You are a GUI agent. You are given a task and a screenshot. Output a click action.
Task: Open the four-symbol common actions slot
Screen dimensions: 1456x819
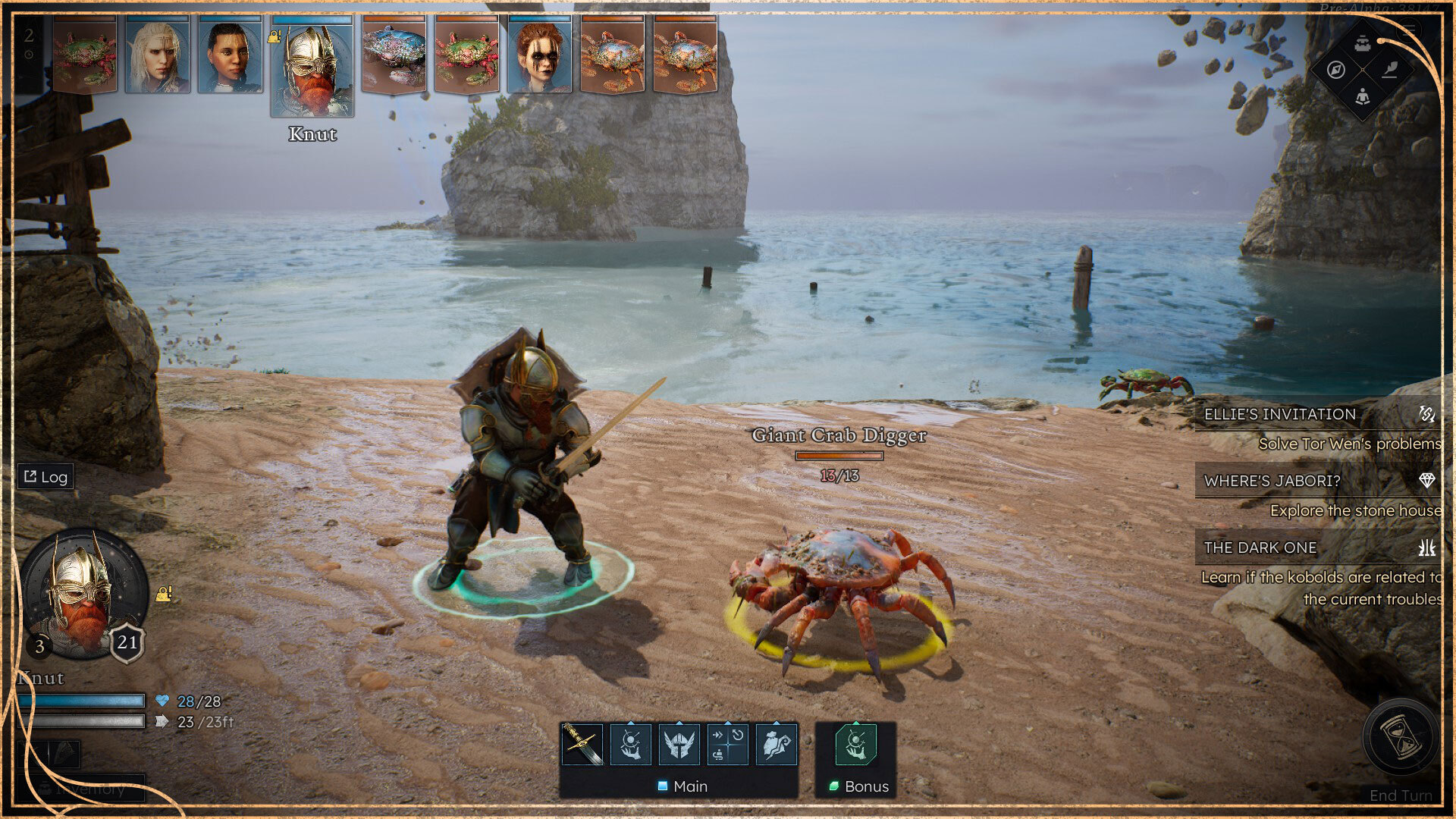pyautogui.click(x=727, y=744)
